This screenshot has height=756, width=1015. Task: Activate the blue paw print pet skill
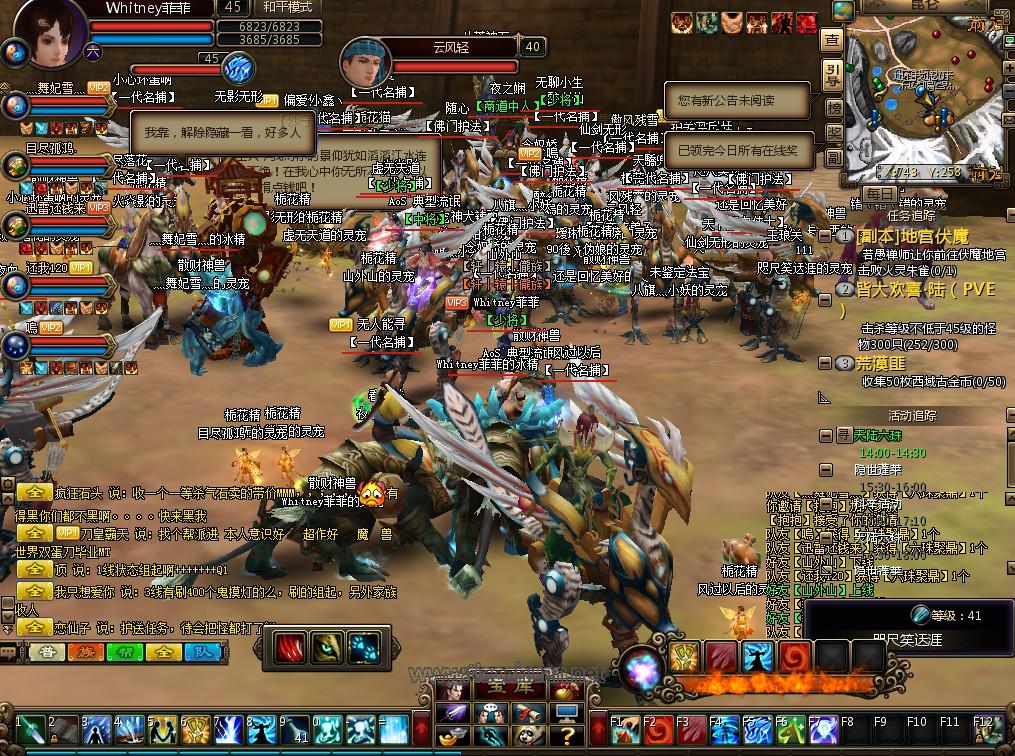pos(366,649)
